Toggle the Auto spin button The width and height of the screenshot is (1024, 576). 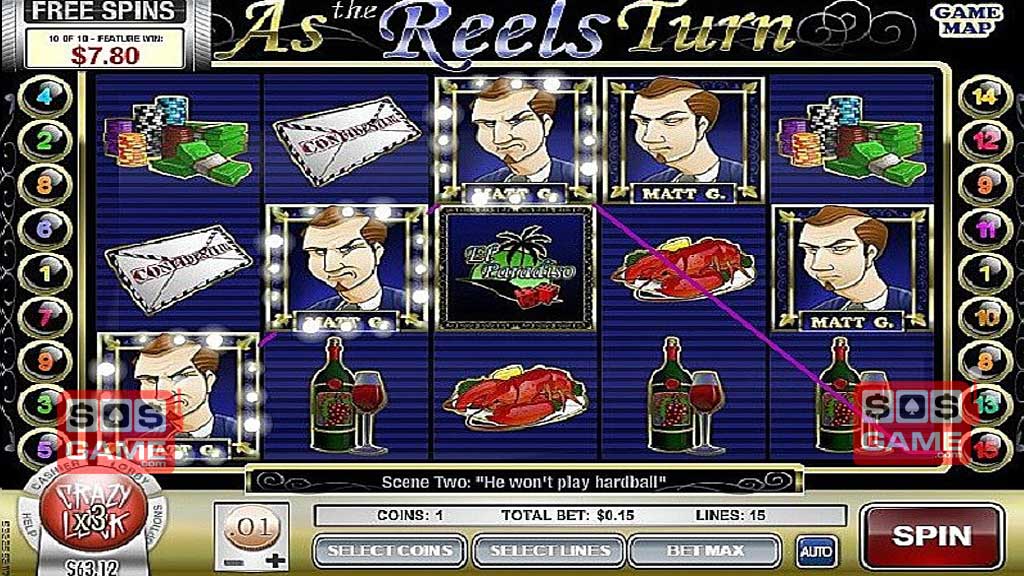[x=811, y=550]
